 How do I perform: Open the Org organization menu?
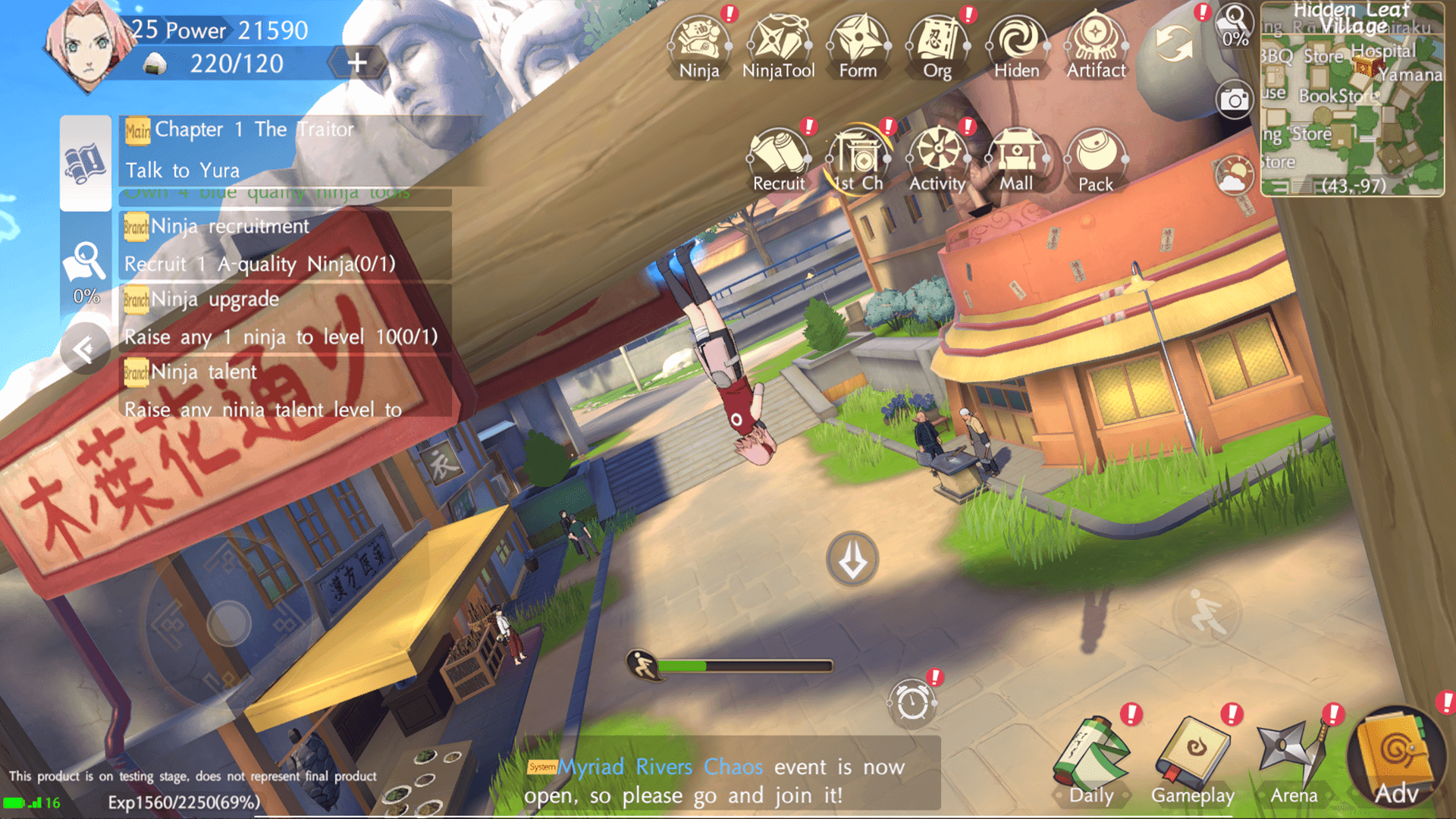[x=937, y=45]
